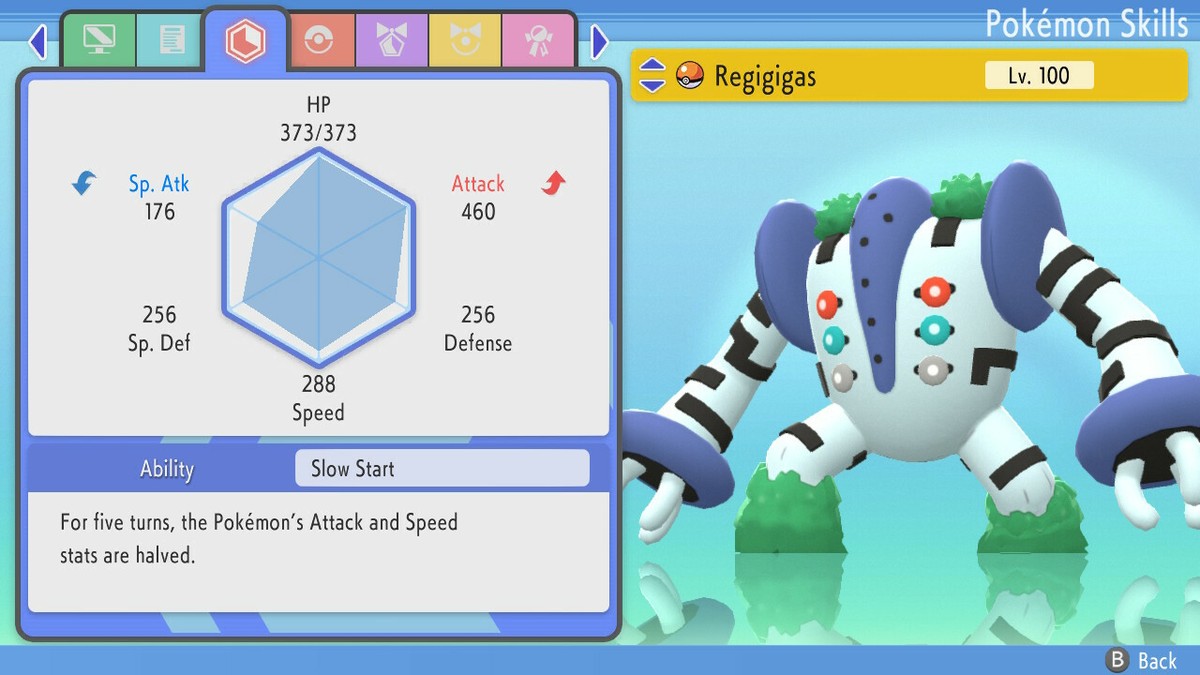
Task: Switch to the green monitor summary tab
Action: click(x=98, y=40)
